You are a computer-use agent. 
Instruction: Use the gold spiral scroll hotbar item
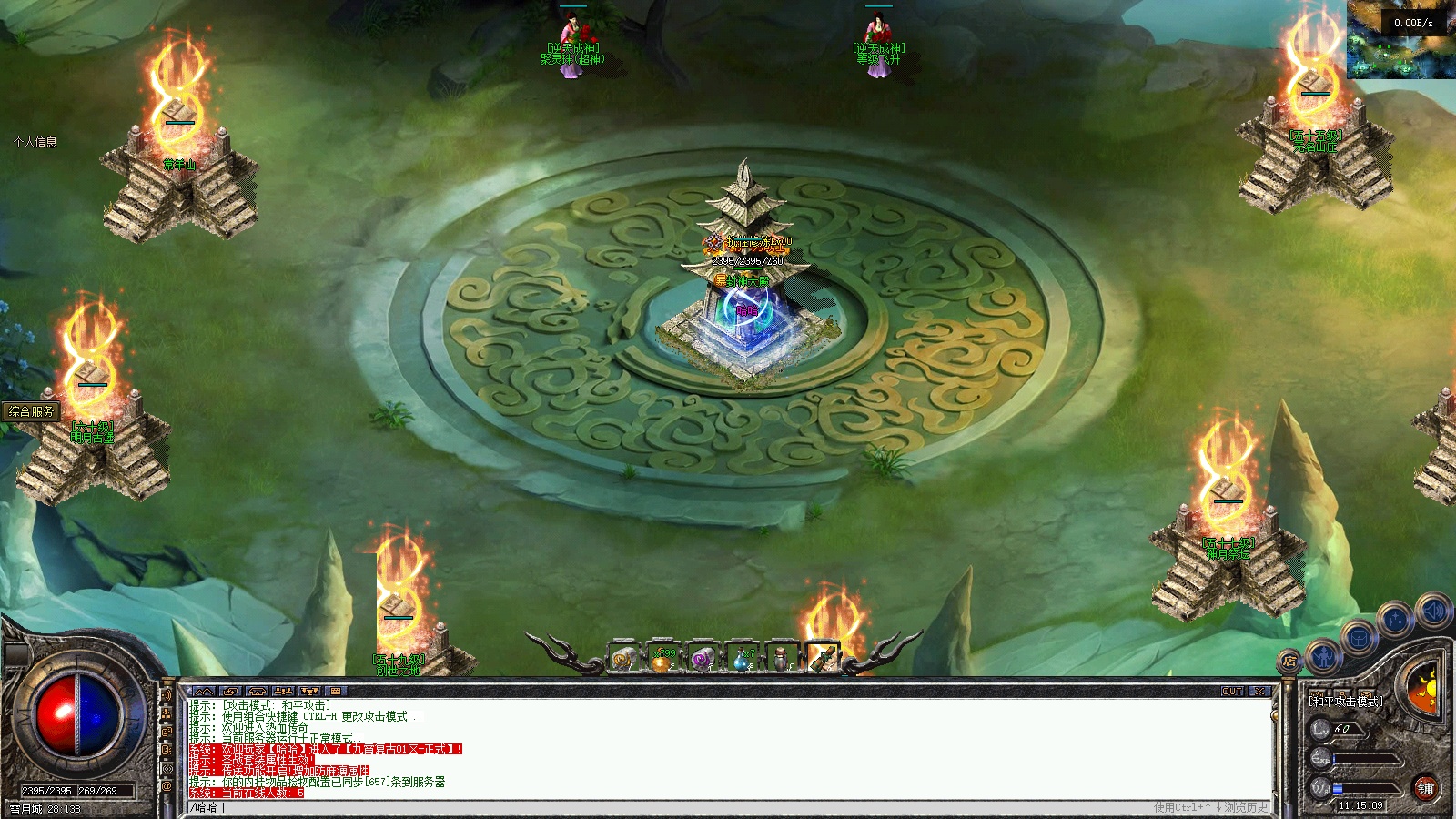coord(623,657)
